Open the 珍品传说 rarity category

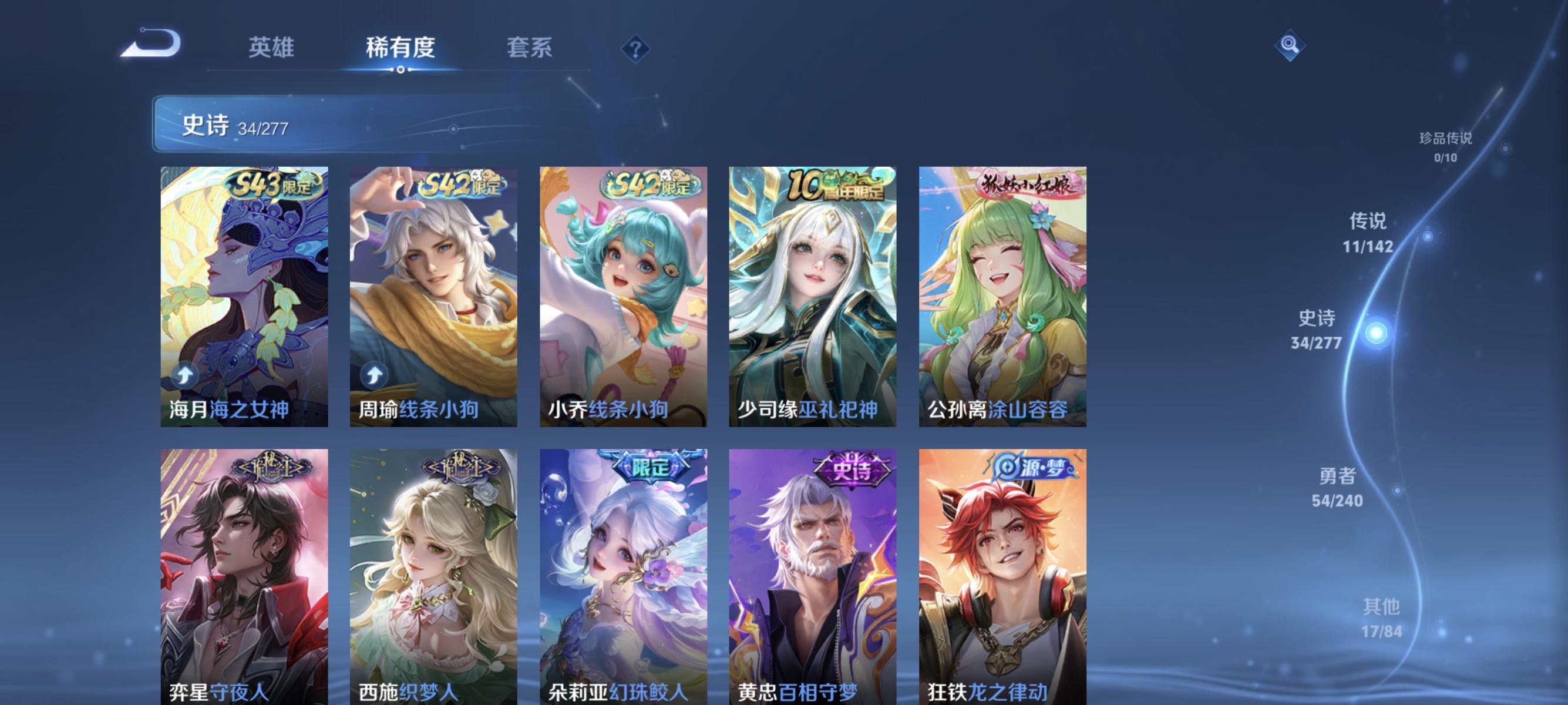[x=1448, y=143]
